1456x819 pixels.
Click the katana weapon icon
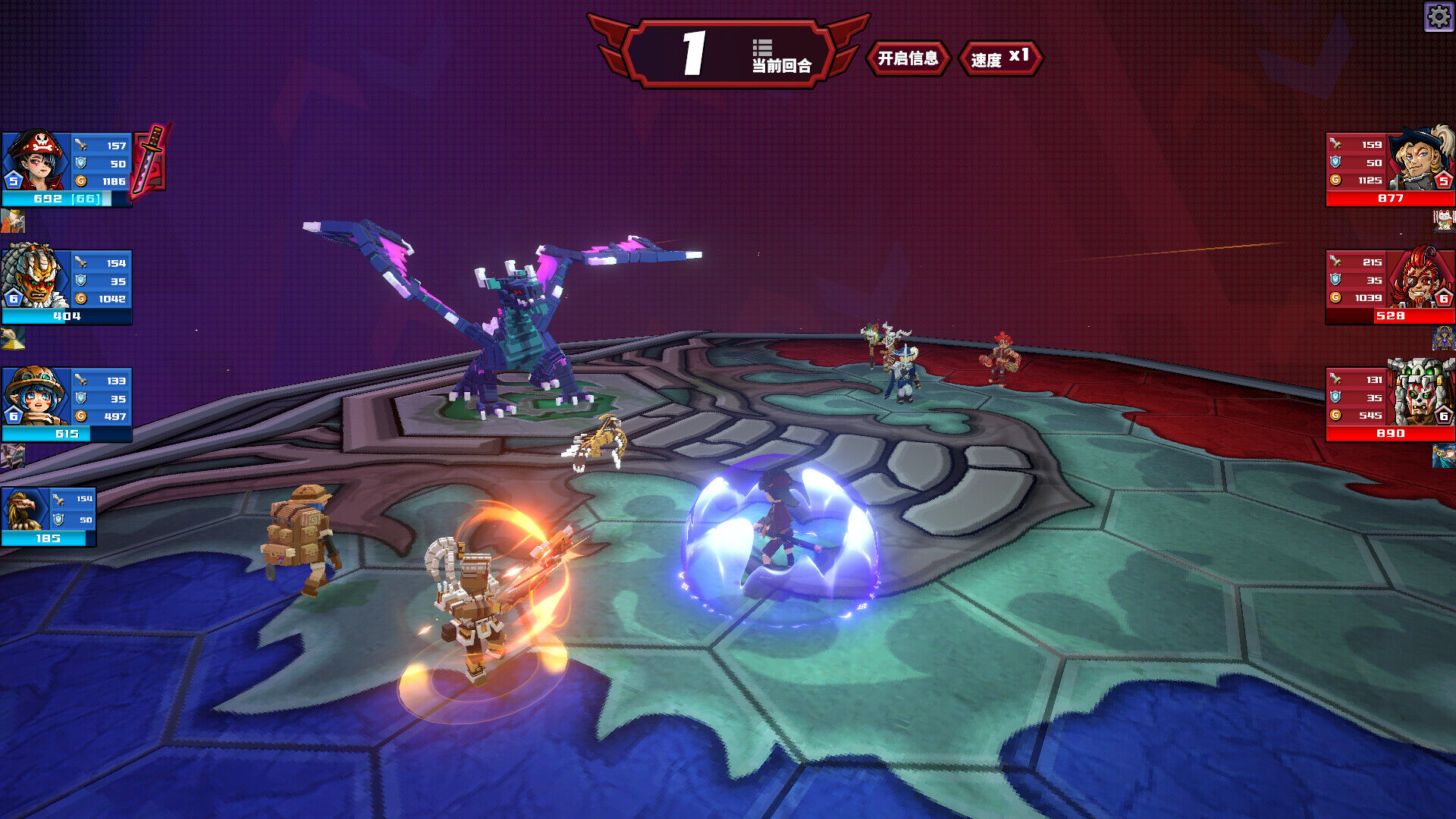coord(151,158)
